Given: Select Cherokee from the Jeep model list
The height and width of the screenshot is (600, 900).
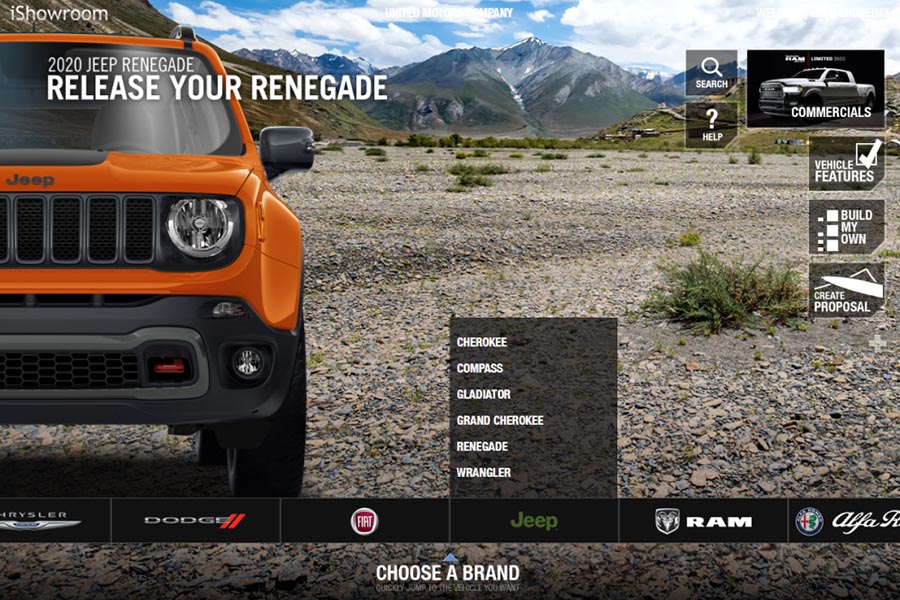Looking at the screenshot, I should (x=482, y=342).
